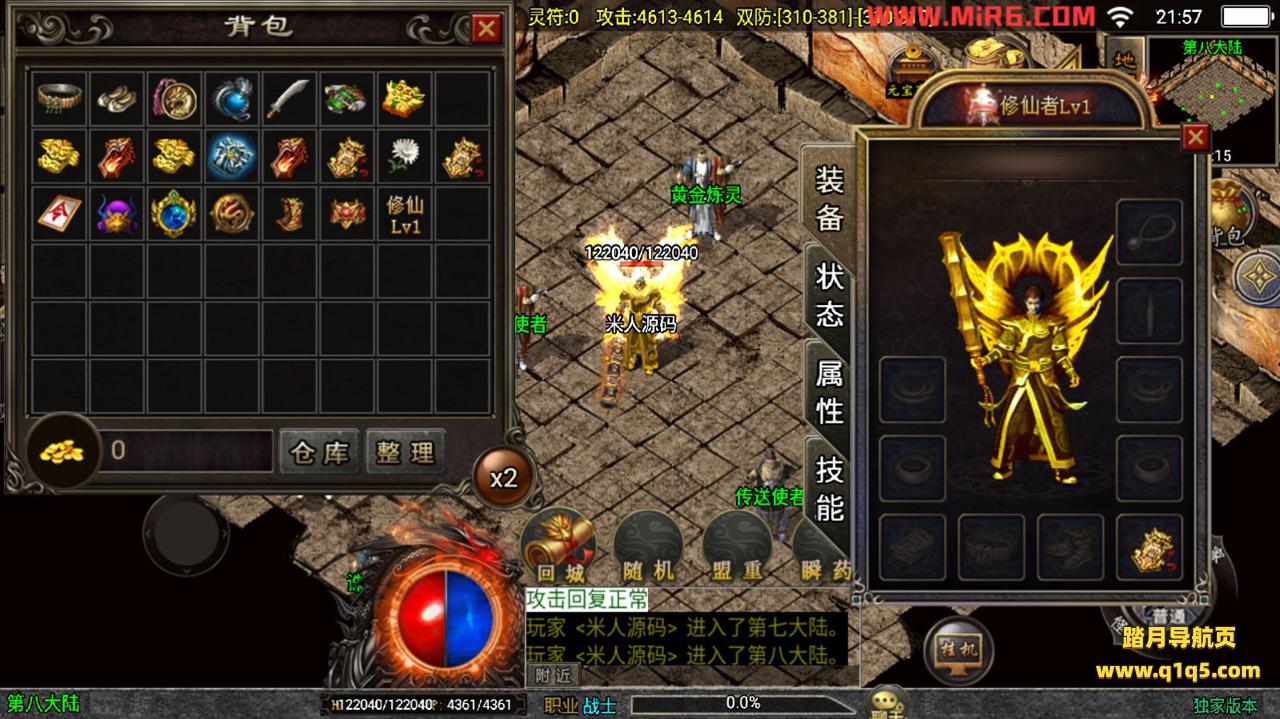Screen dimensions: 1280x719
Task: Open the 仓库 warehouse
Action: (x=319, y=452)
